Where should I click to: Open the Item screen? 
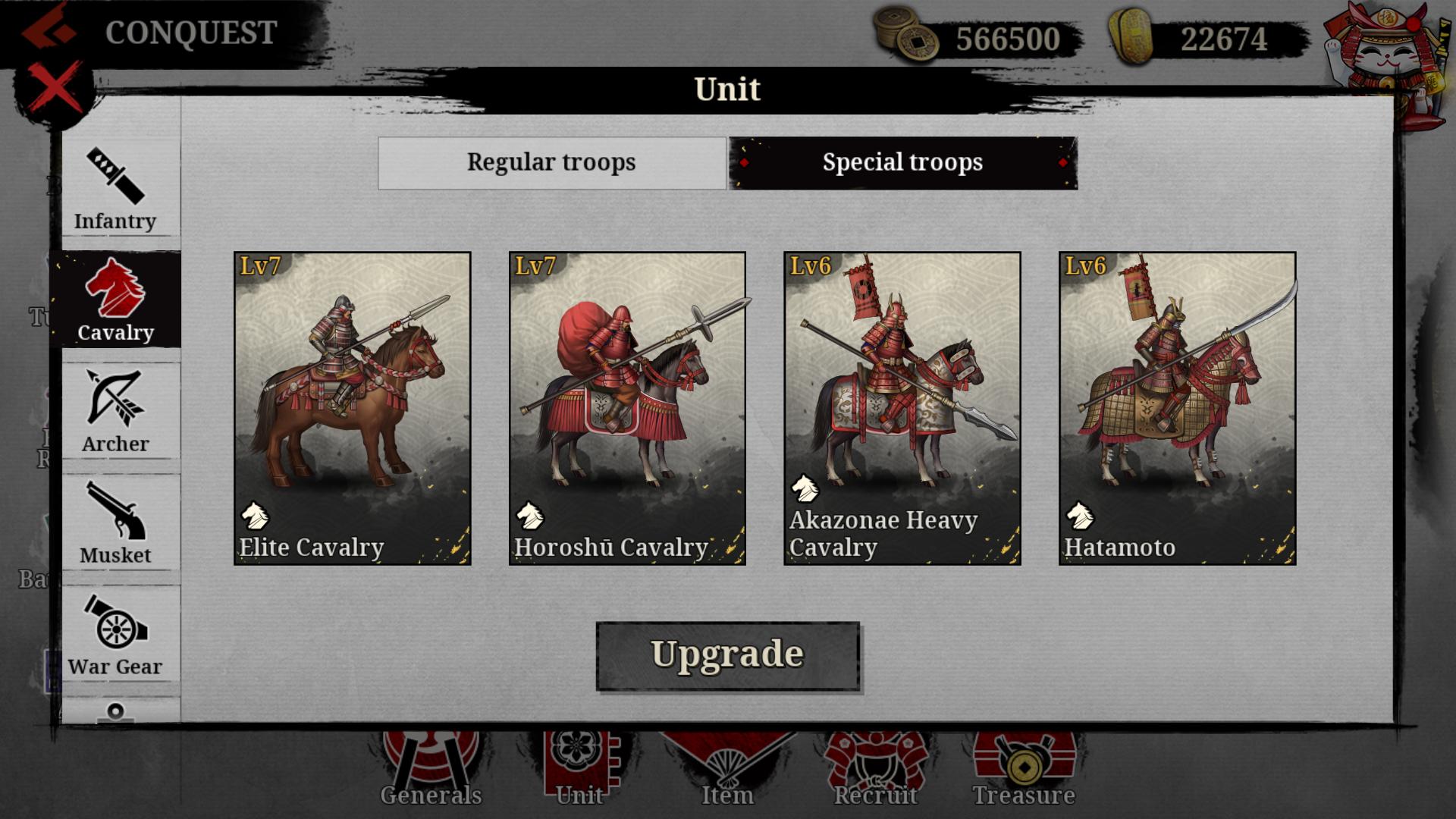(x=726, y=766)
